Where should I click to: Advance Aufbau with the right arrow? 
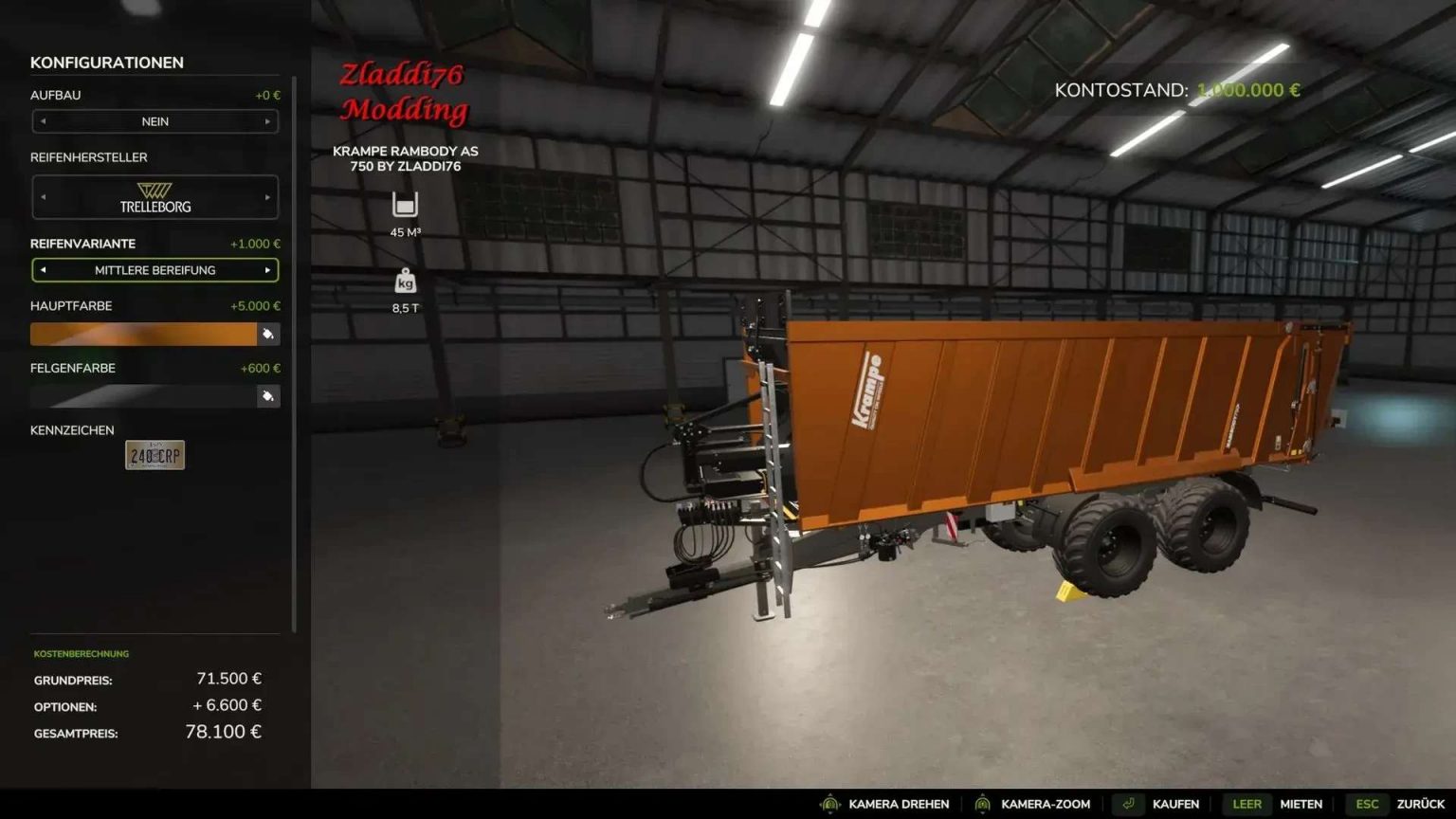tap(268, 121)
